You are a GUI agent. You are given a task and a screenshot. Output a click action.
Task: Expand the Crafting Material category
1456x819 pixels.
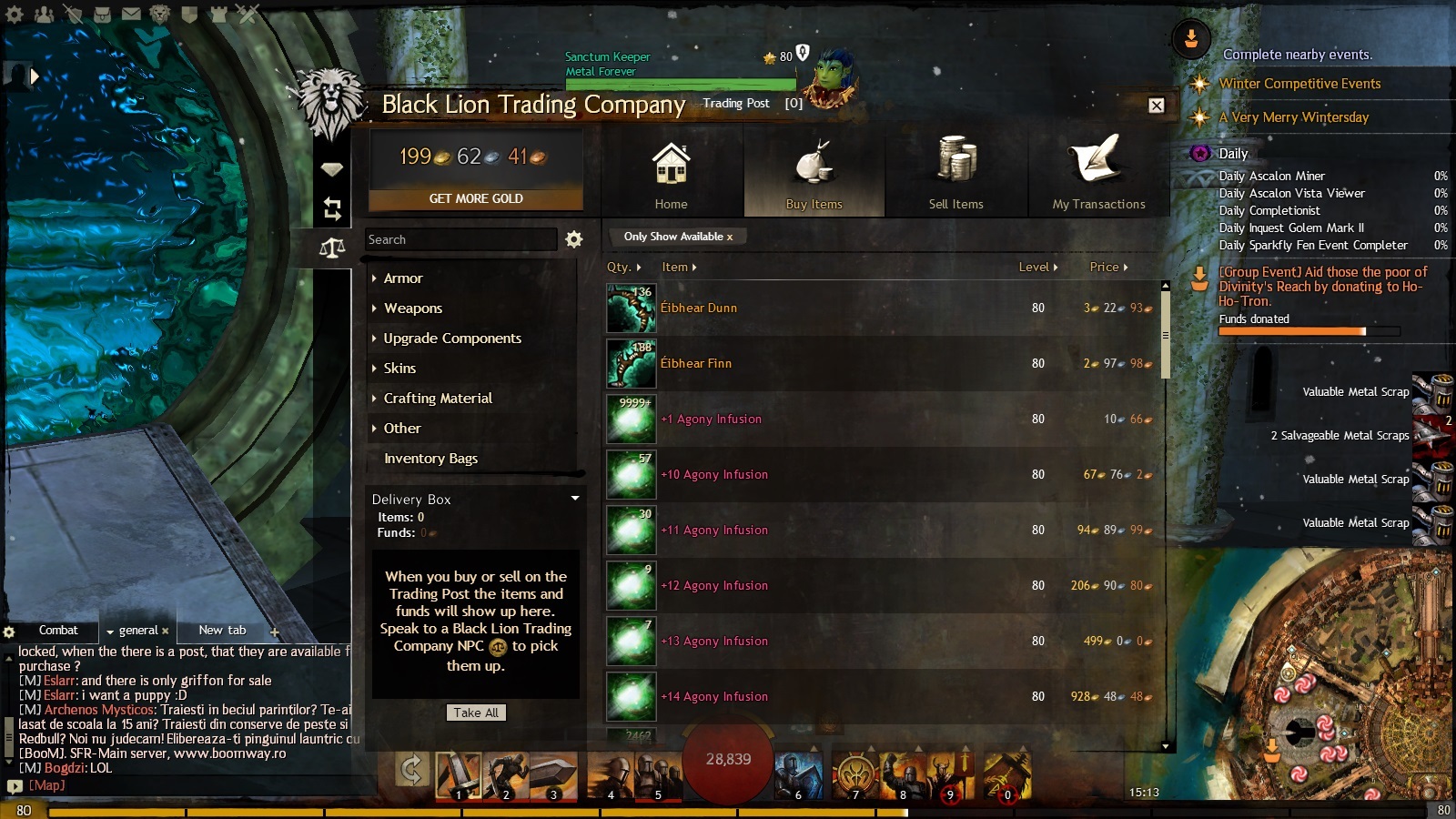[x=437, y=399]
